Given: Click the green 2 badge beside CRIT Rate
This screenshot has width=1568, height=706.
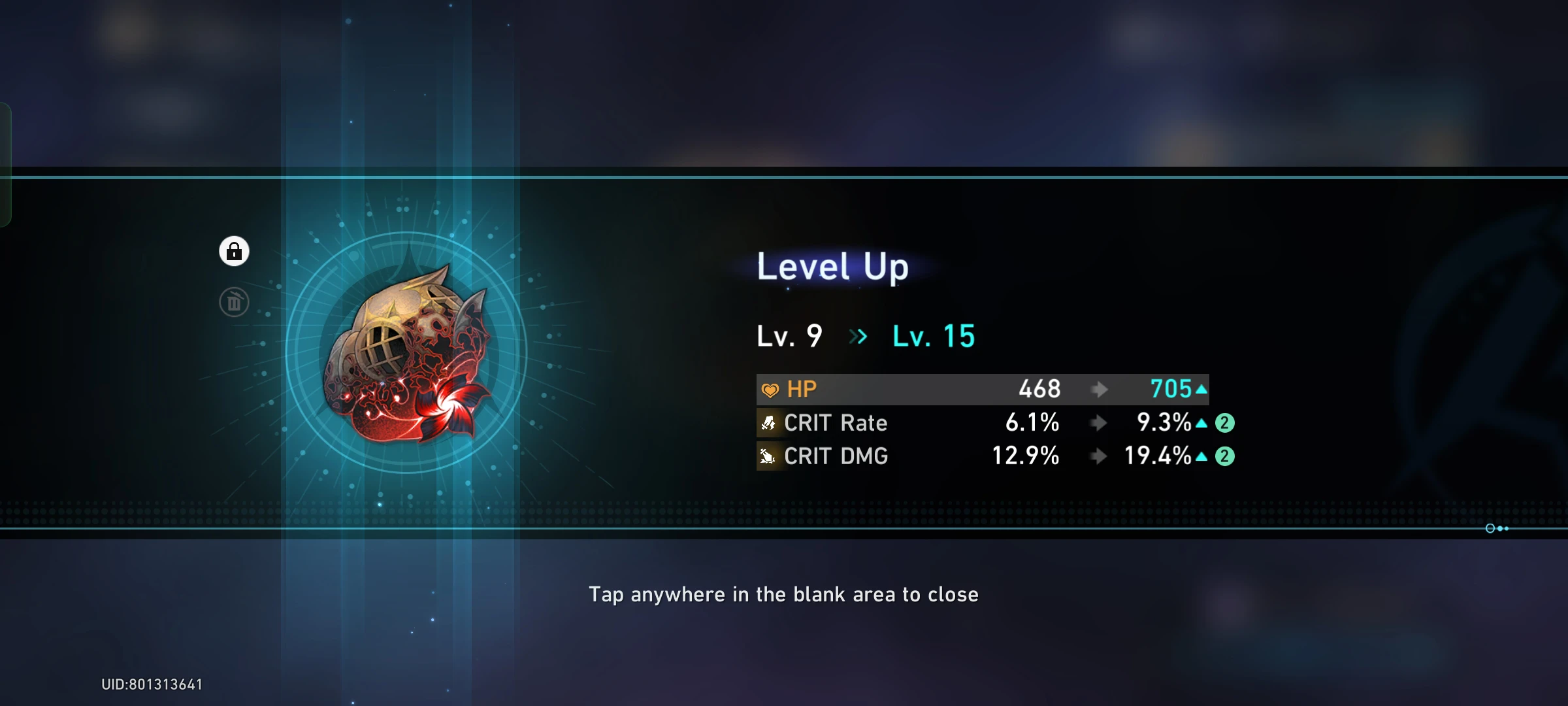Looking at the screenshot, I should point(1225,424).
